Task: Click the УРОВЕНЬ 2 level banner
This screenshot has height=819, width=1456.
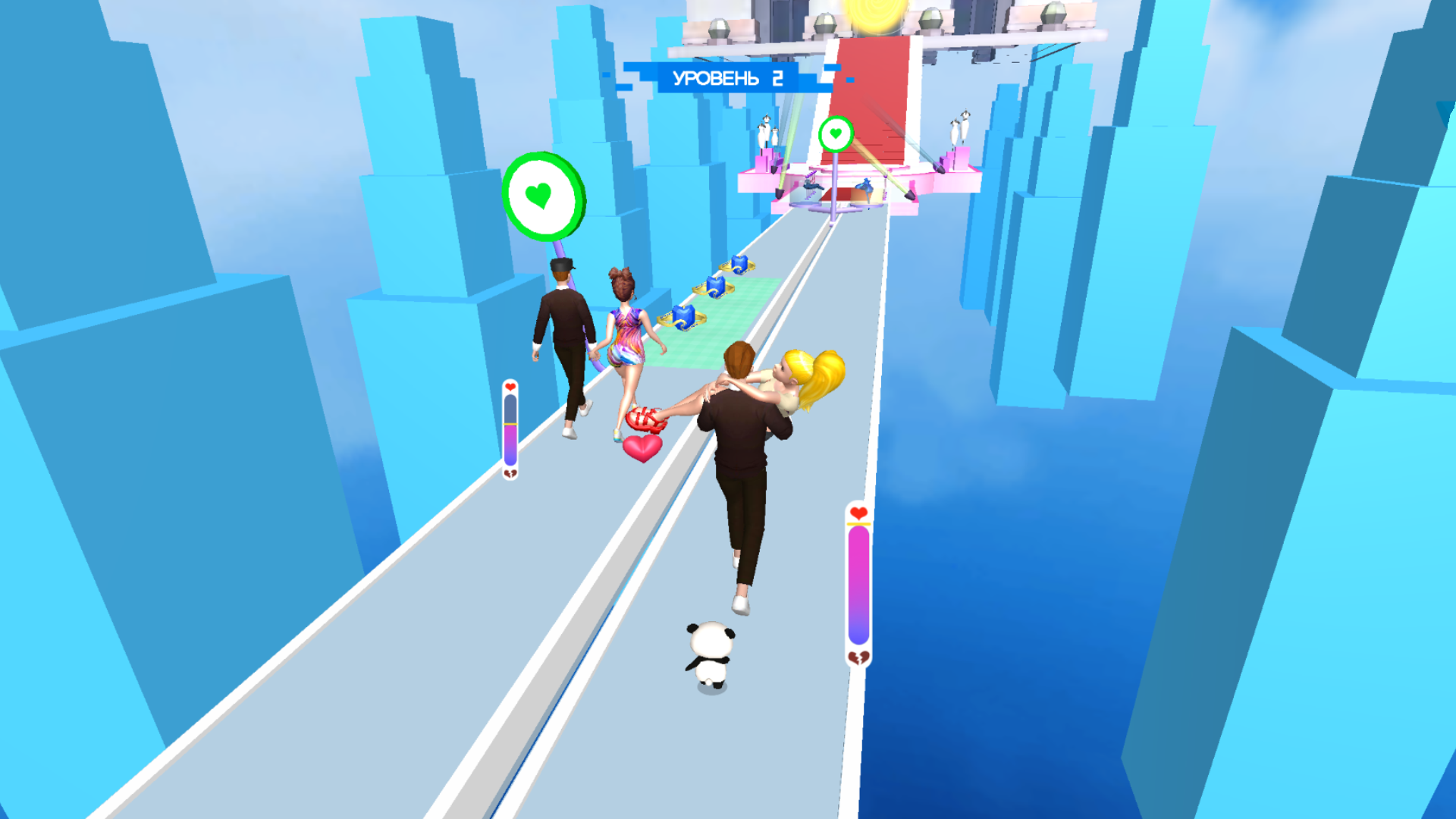Action: pyautogui.click(x=728, y=76)
